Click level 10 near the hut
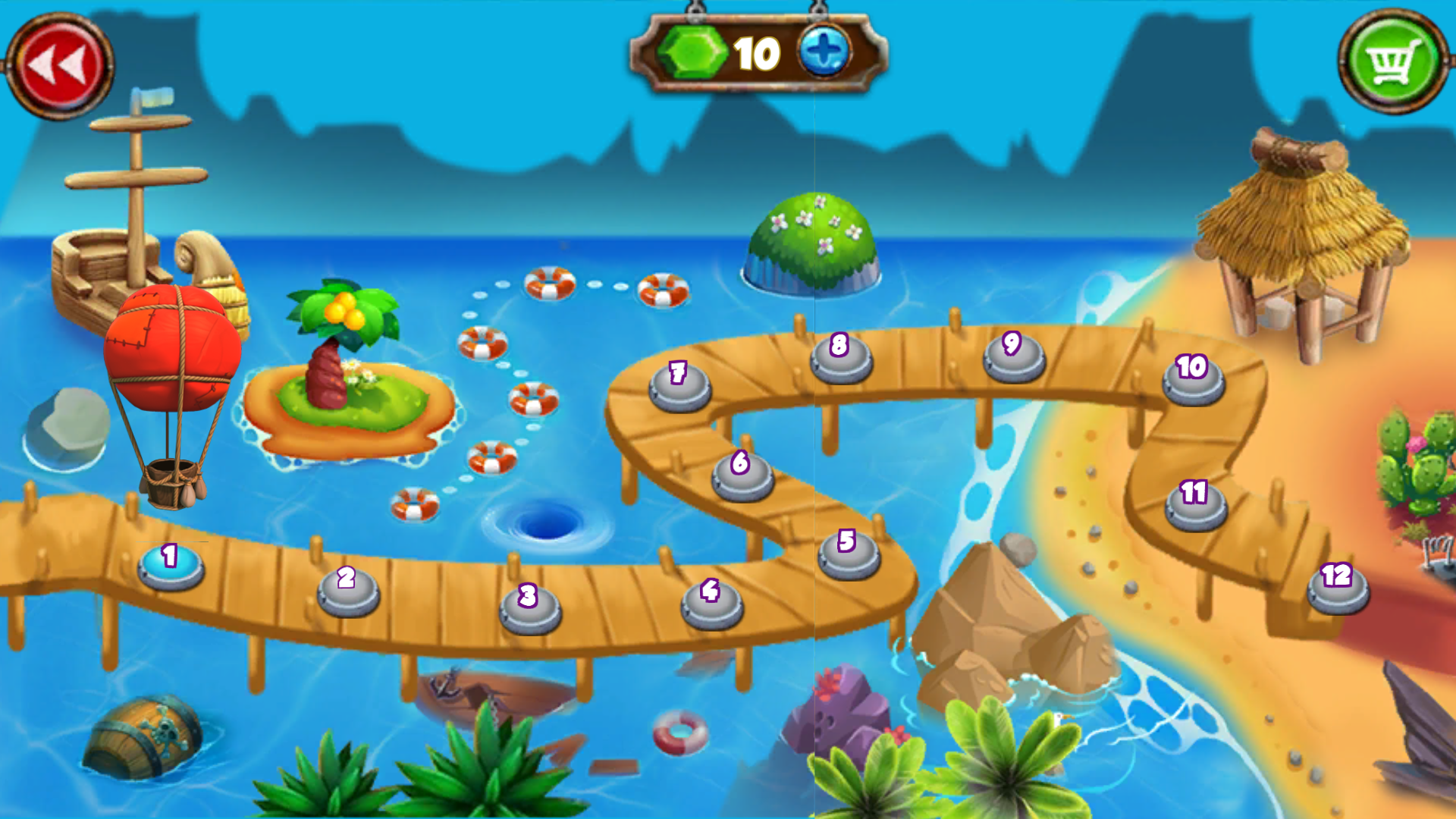Viewport: 1456px width, 819px height. click(1192, 383)
